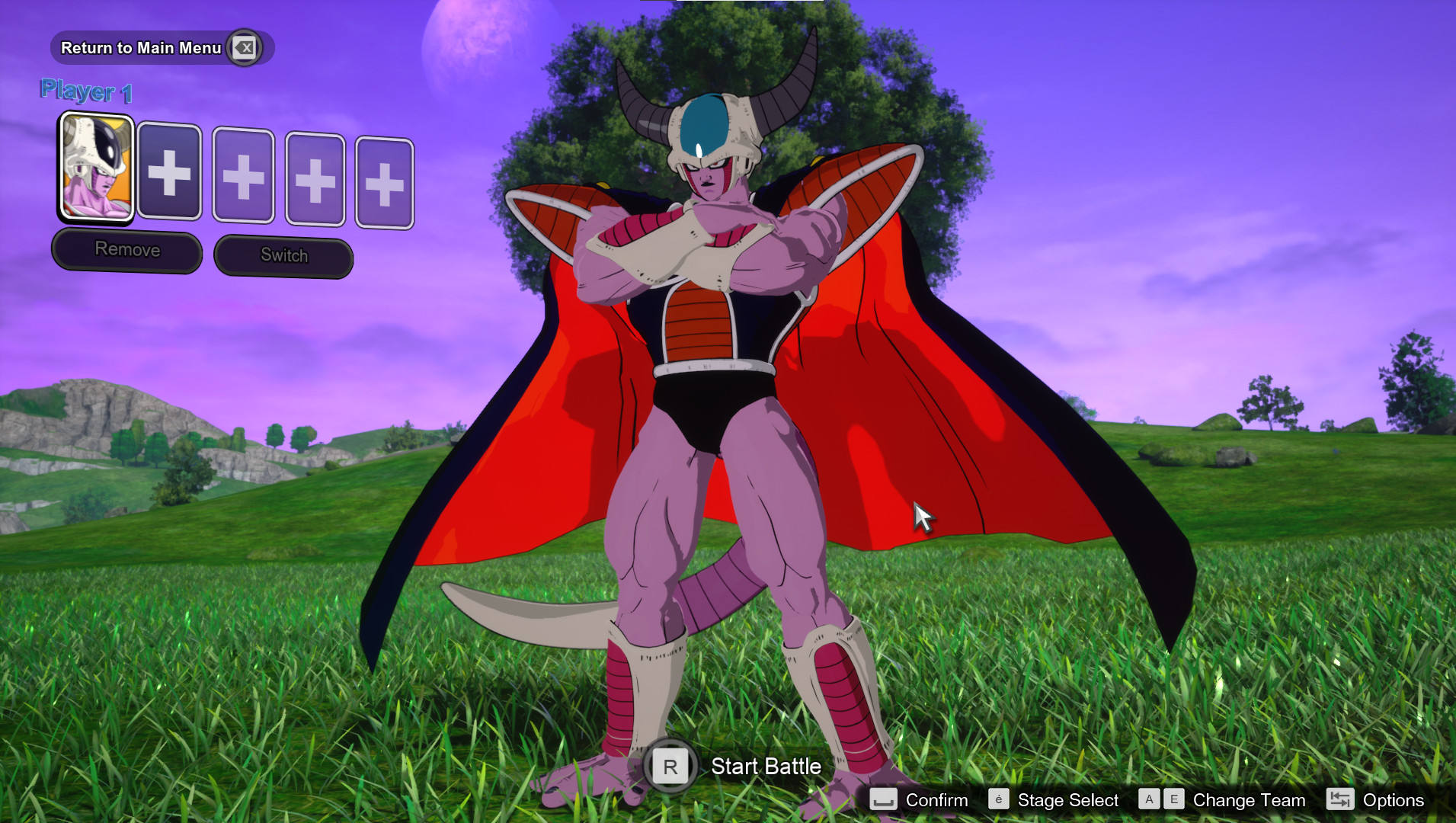Click the A key icon under Change Team
This screenshot has height=823, width=1456.
click(x=1148, y=799)
